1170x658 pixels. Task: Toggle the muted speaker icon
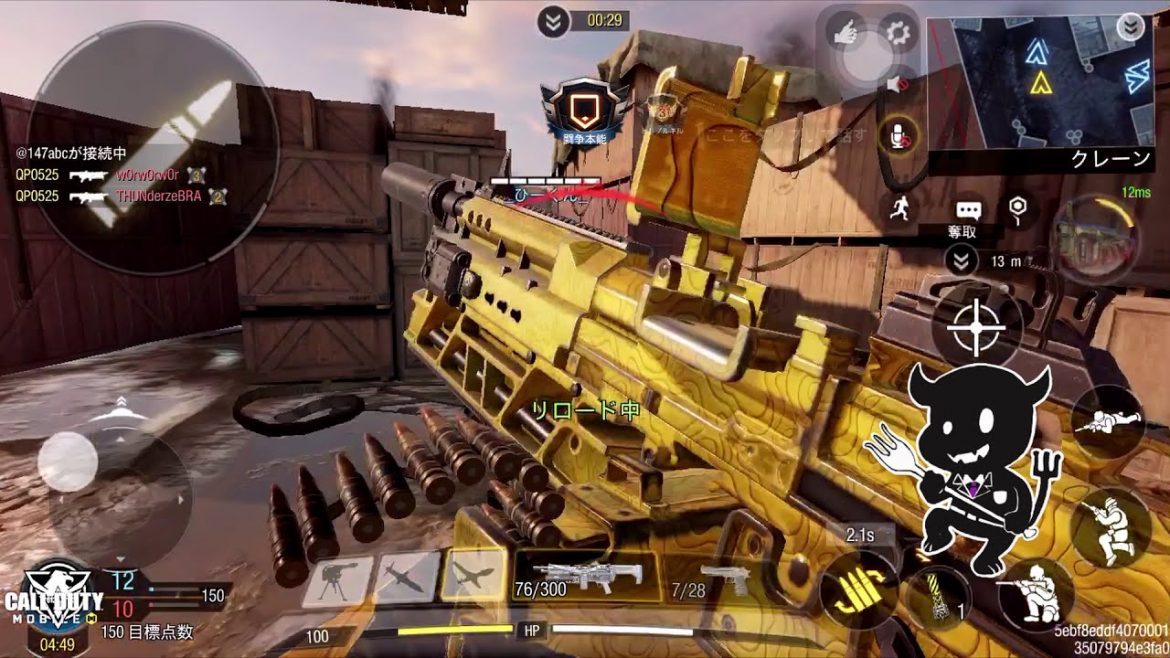(x=897, y=86)
